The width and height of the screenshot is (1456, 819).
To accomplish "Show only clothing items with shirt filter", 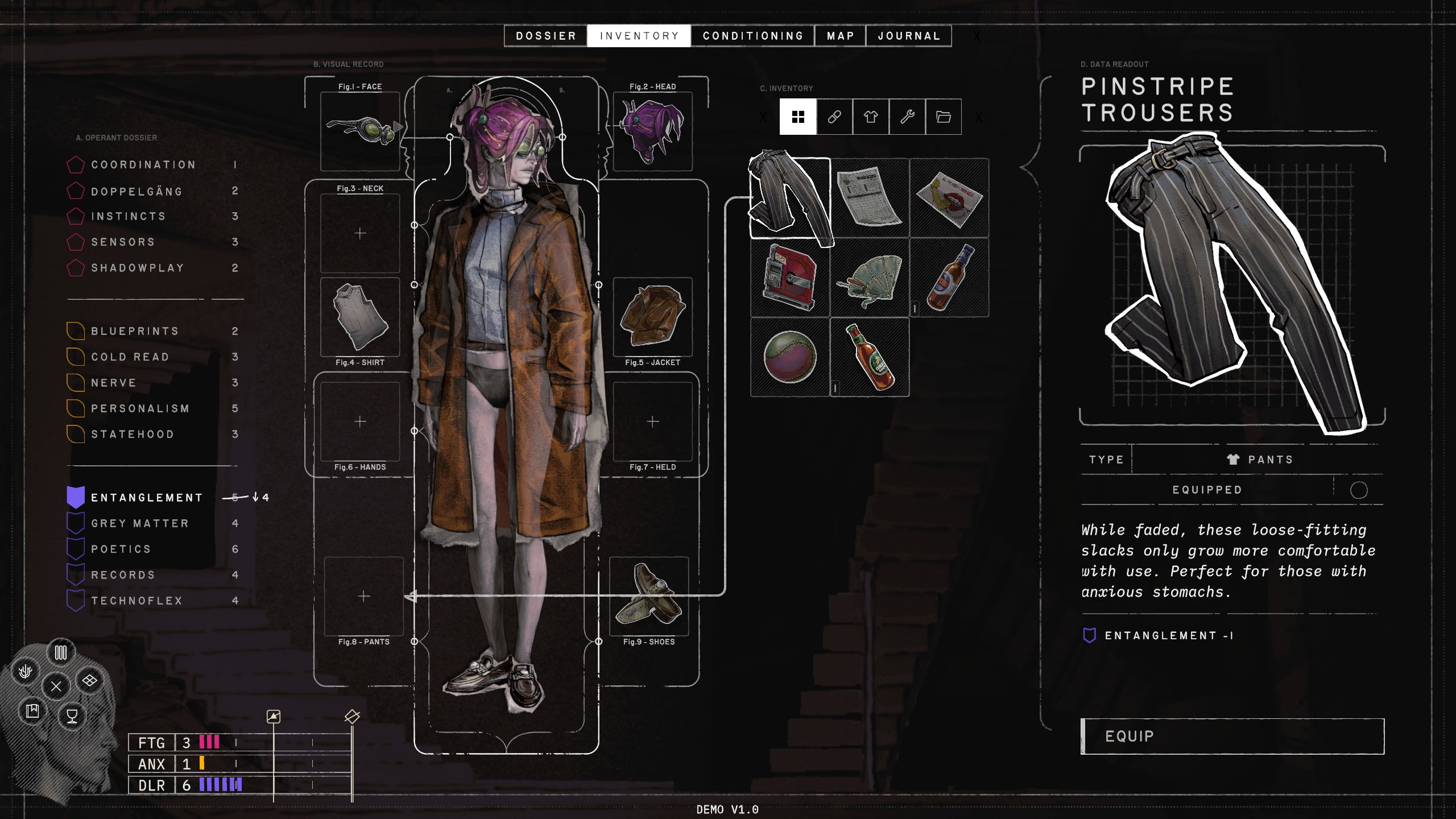I will (x=871, y=117).
